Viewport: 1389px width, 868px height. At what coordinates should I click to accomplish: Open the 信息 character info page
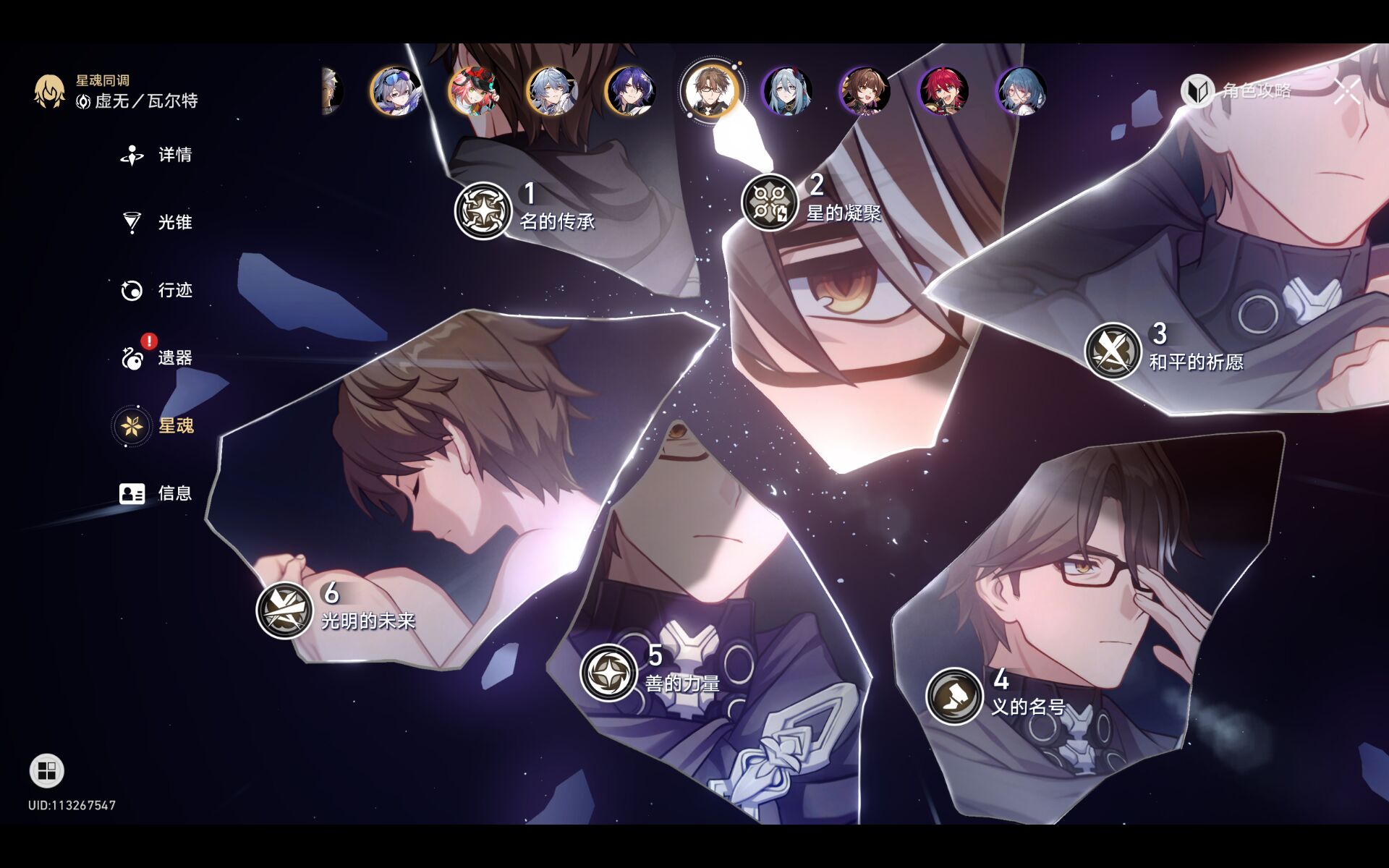point(157,493)
